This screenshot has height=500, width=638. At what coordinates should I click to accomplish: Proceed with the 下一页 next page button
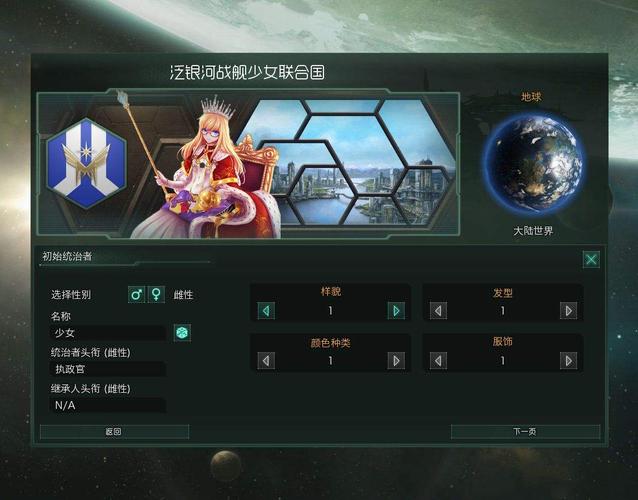click(x=525, y=432)
